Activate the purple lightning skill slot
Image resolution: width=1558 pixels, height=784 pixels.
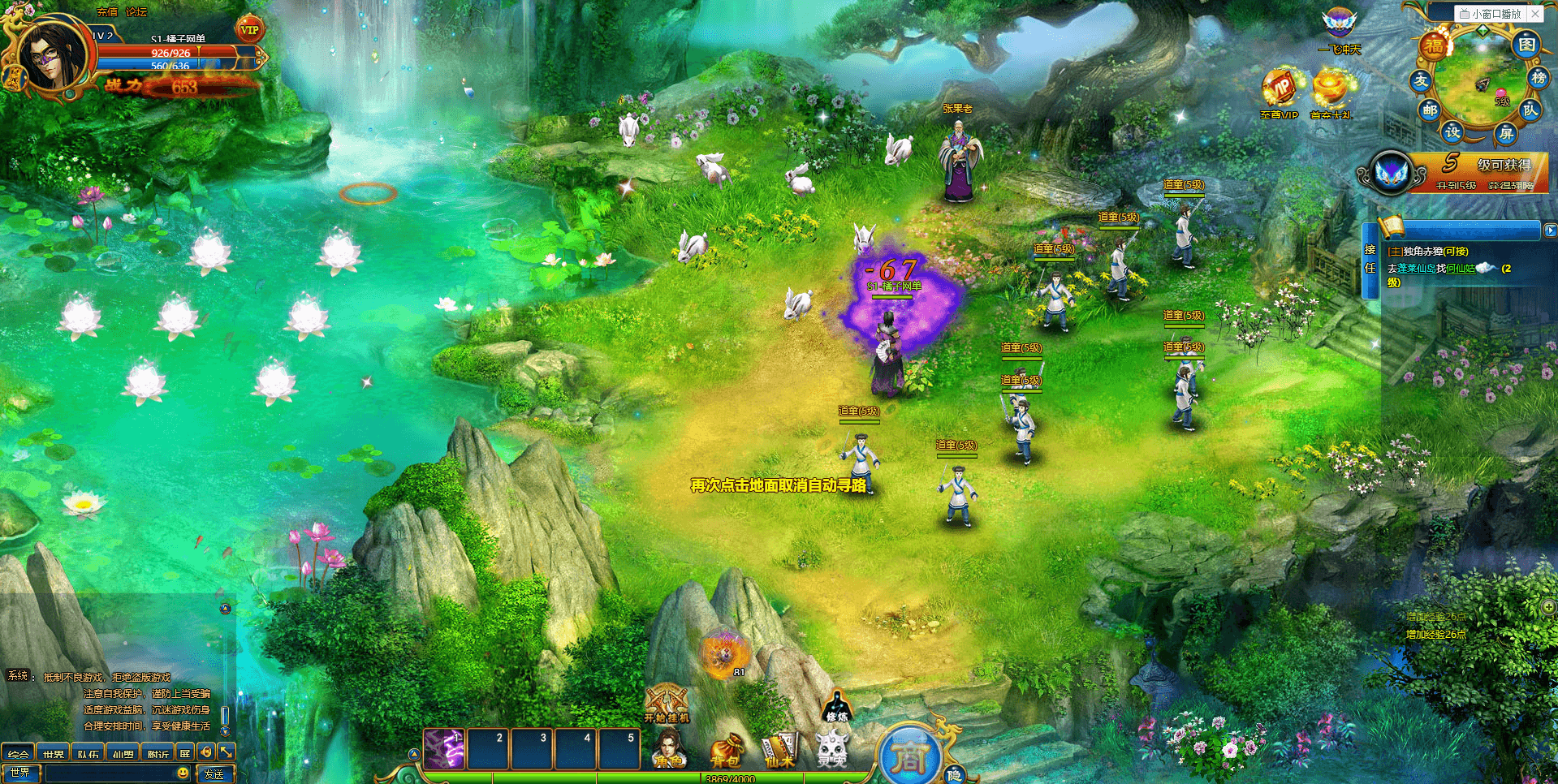(444, 748)
